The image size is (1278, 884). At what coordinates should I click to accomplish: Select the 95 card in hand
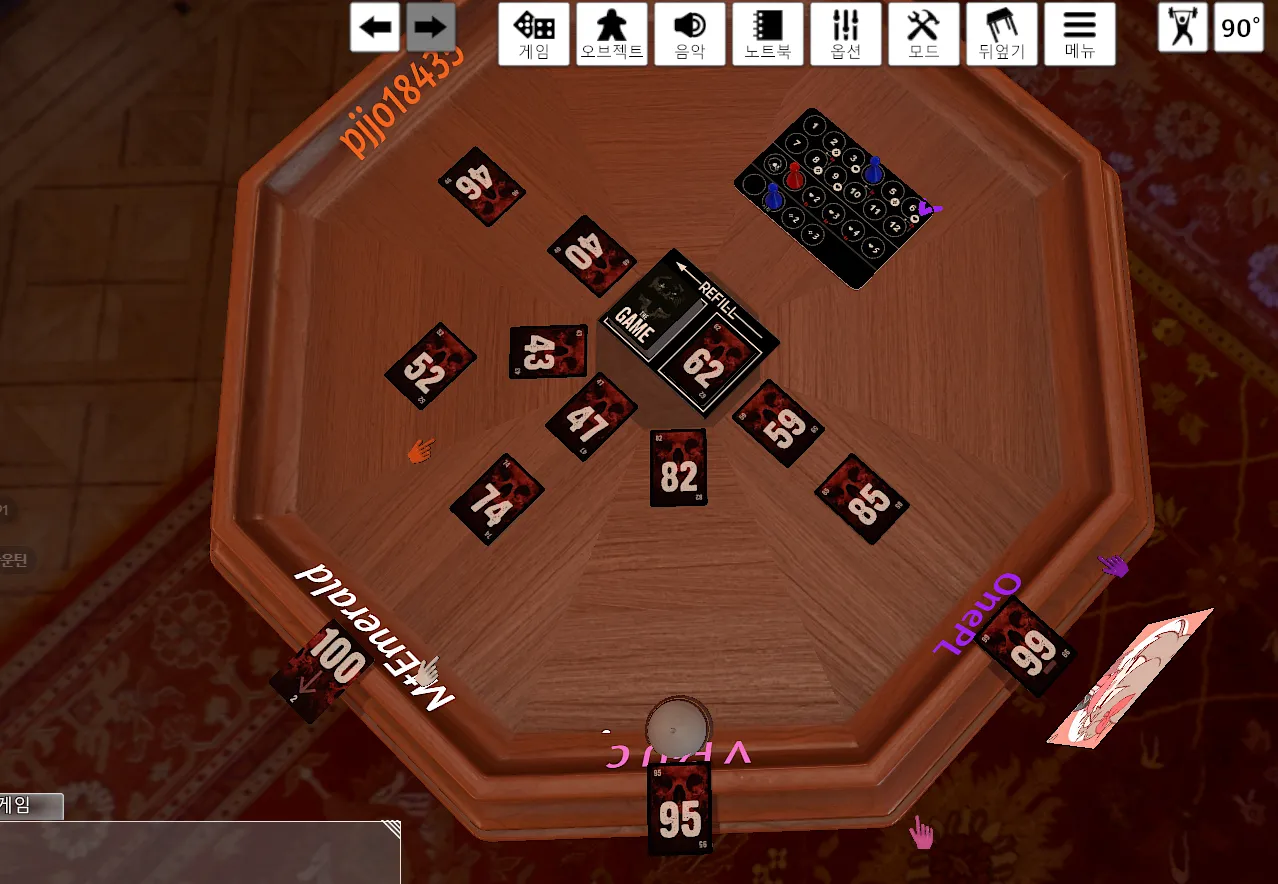pyautogui.click(x=680, y=810)
